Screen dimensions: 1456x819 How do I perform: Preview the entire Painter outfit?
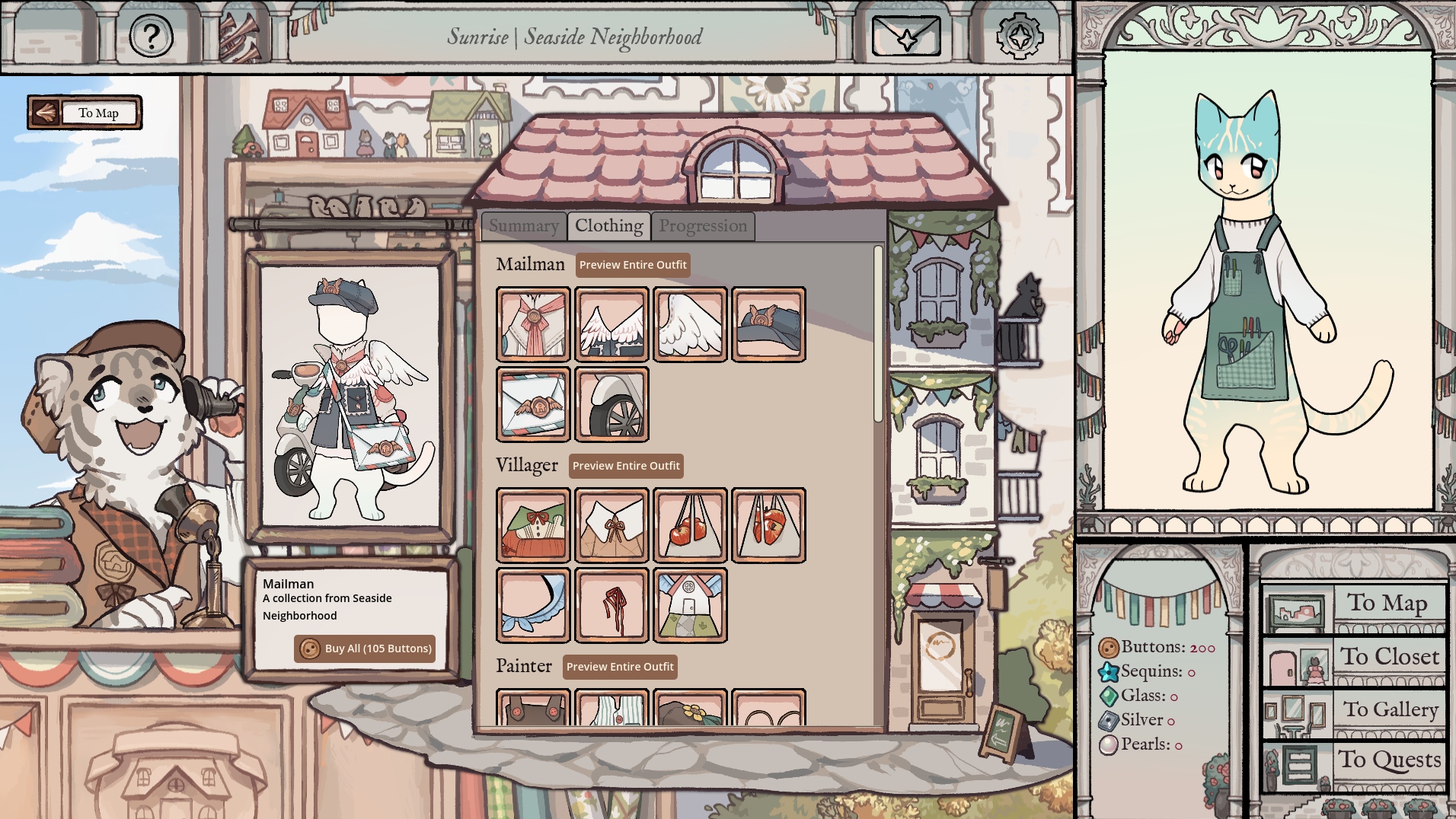[x=620, y=667]
